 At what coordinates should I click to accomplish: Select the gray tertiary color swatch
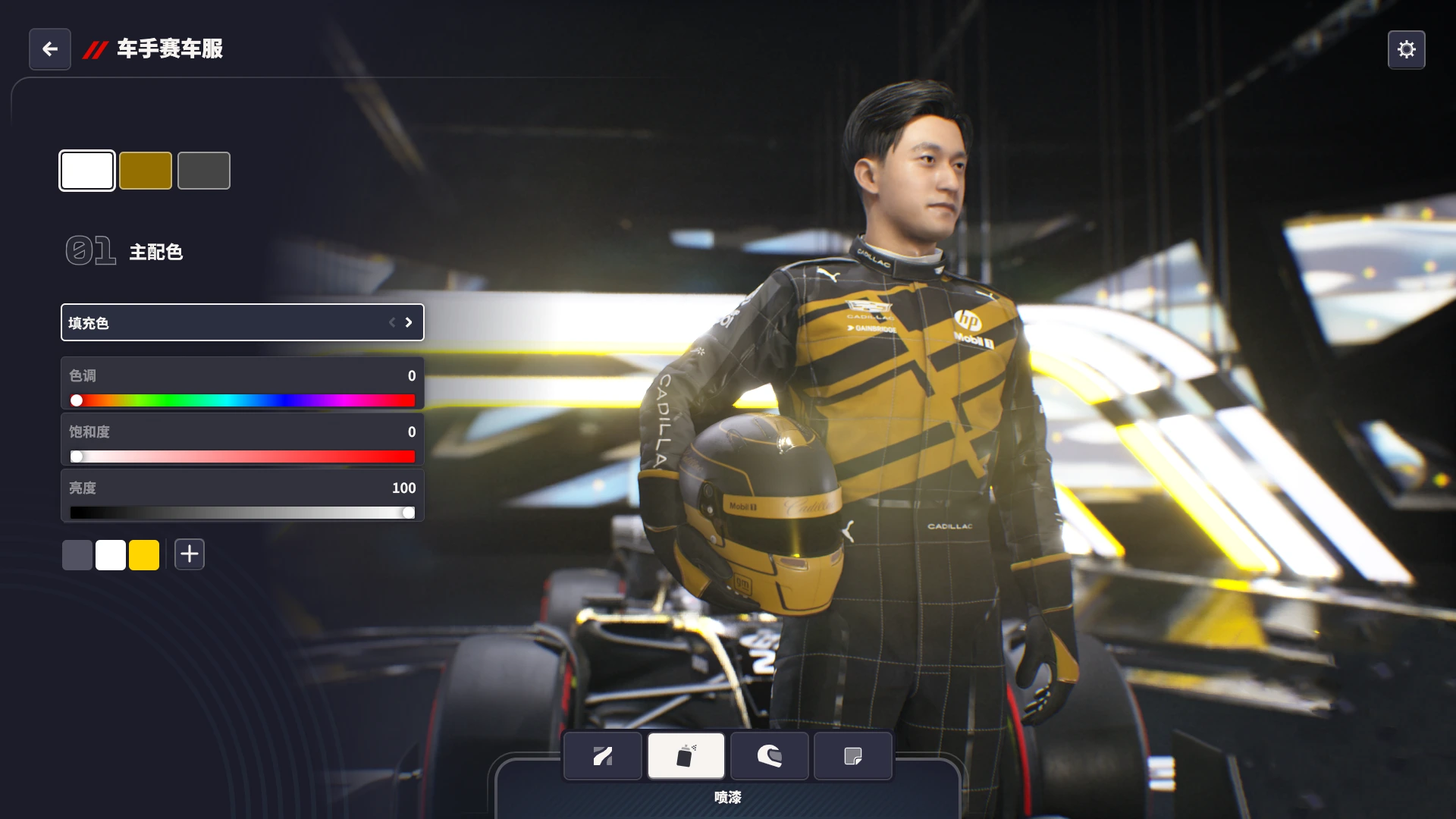pos(204,170)
